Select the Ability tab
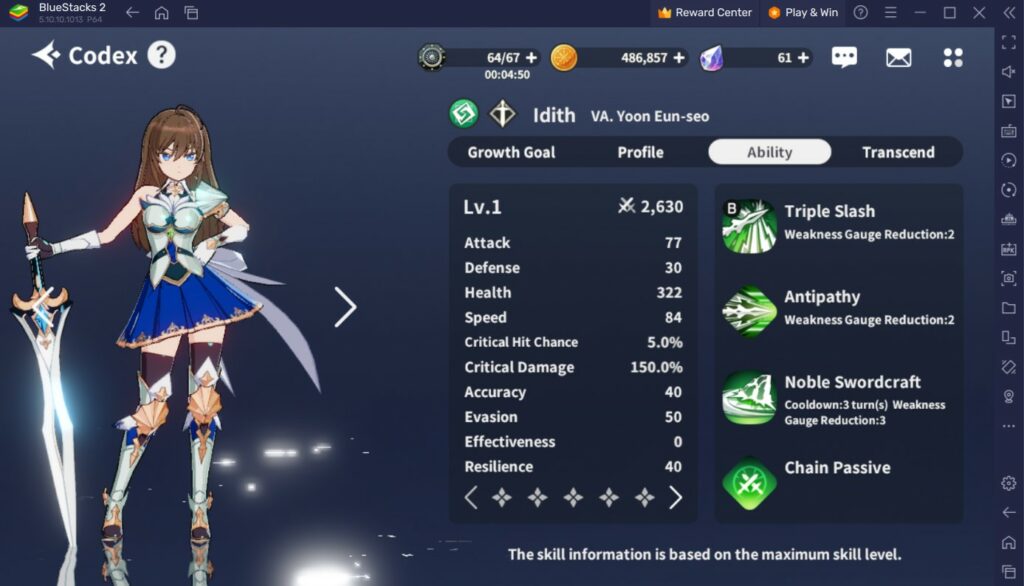This screenshot has width=1024, height=586. [769, 152]
